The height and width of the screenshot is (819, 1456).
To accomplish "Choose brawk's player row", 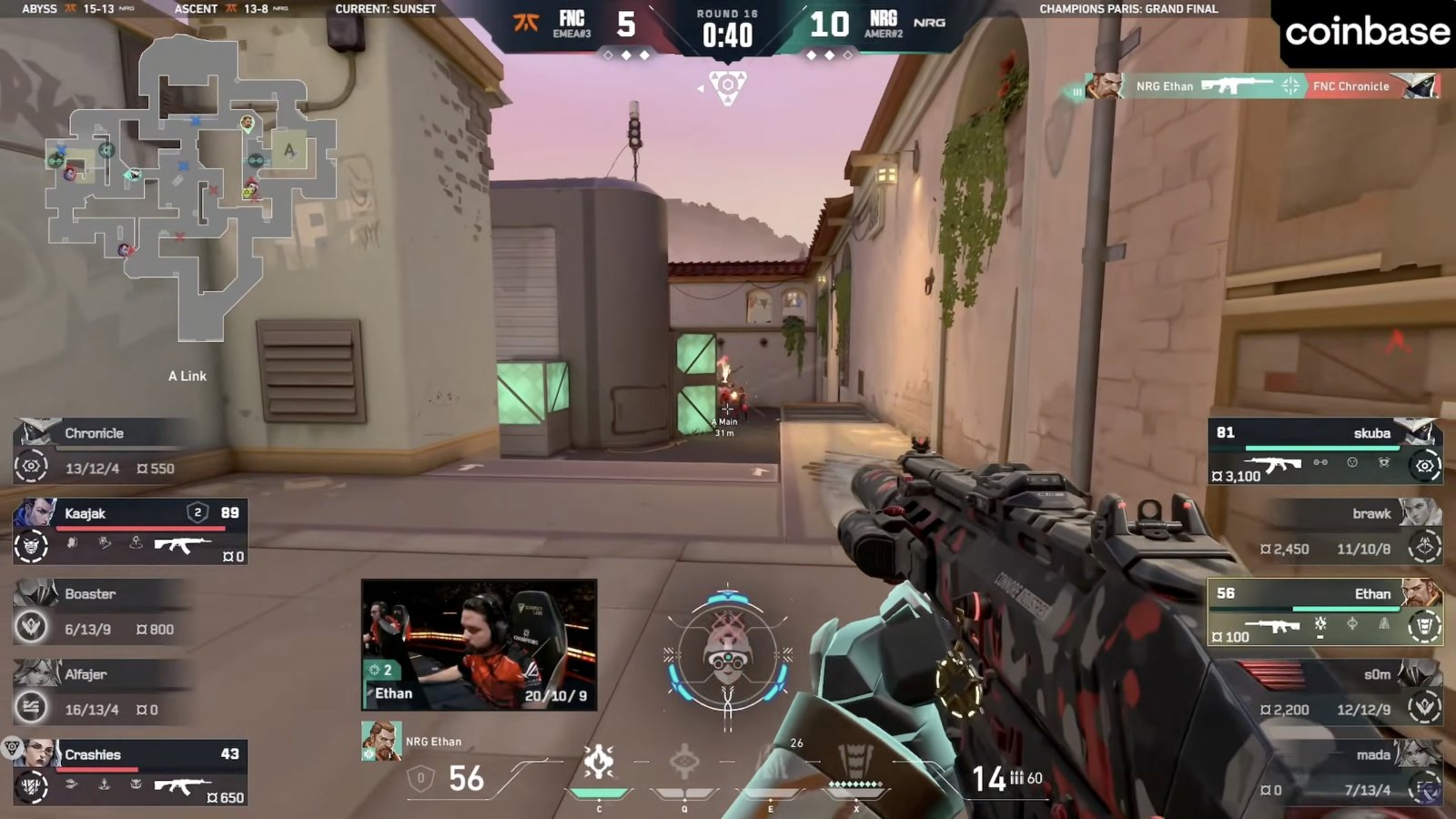I will (1350, 531).
